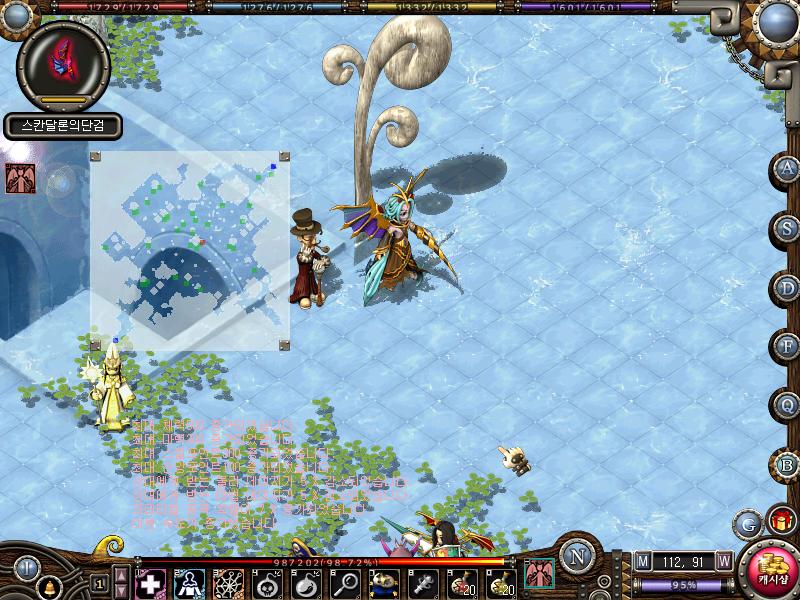800x600 pixels.
Task: Select the dagger weapon portrait
Action: tap(62, 60)
